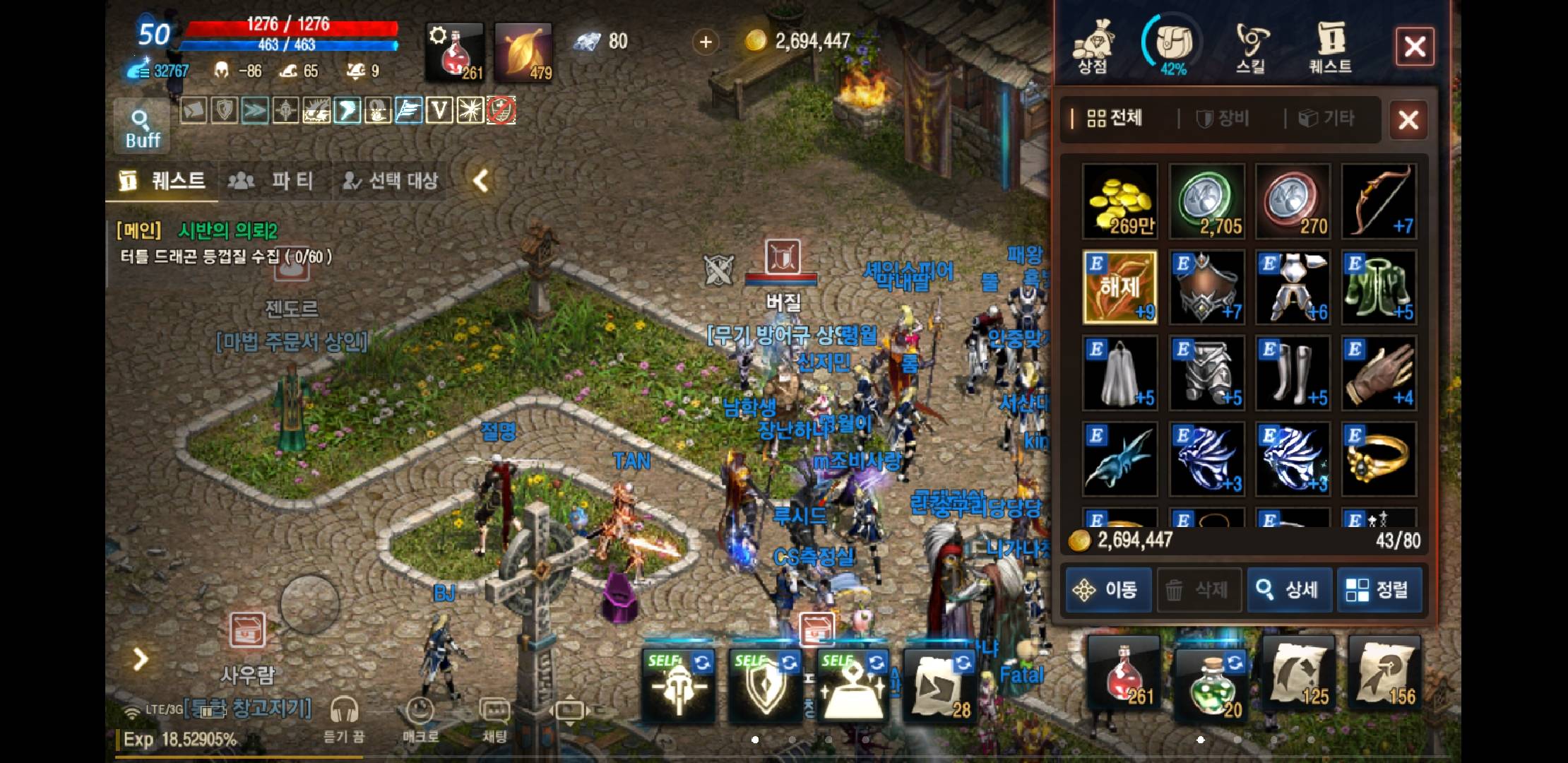Open the Buff search panel

click(x=142, y=127)
